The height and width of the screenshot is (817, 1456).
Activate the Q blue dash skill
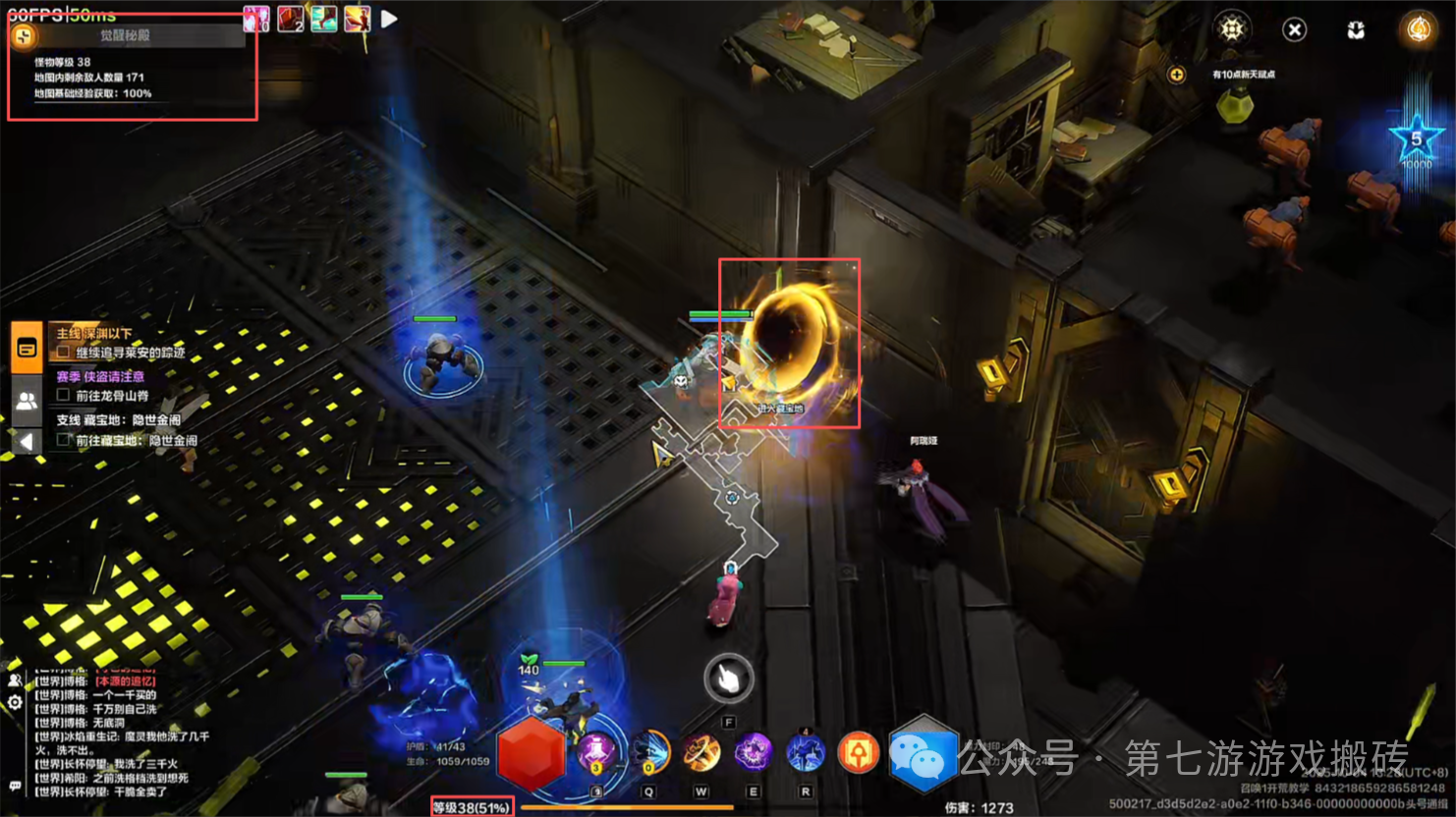click(x=649, y=753)
